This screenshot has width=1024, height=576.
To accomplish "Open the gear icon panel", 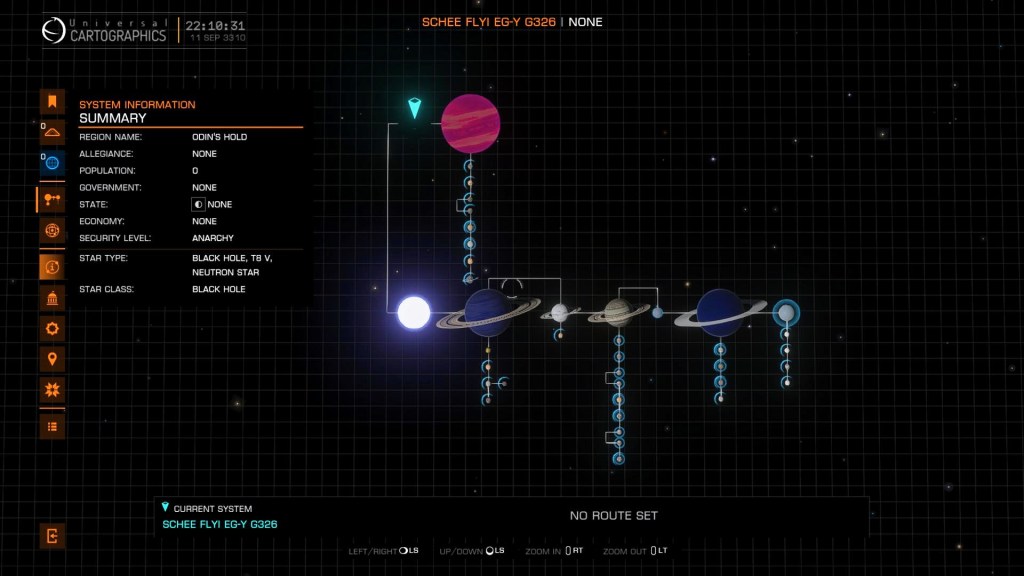I will (52, 328).
